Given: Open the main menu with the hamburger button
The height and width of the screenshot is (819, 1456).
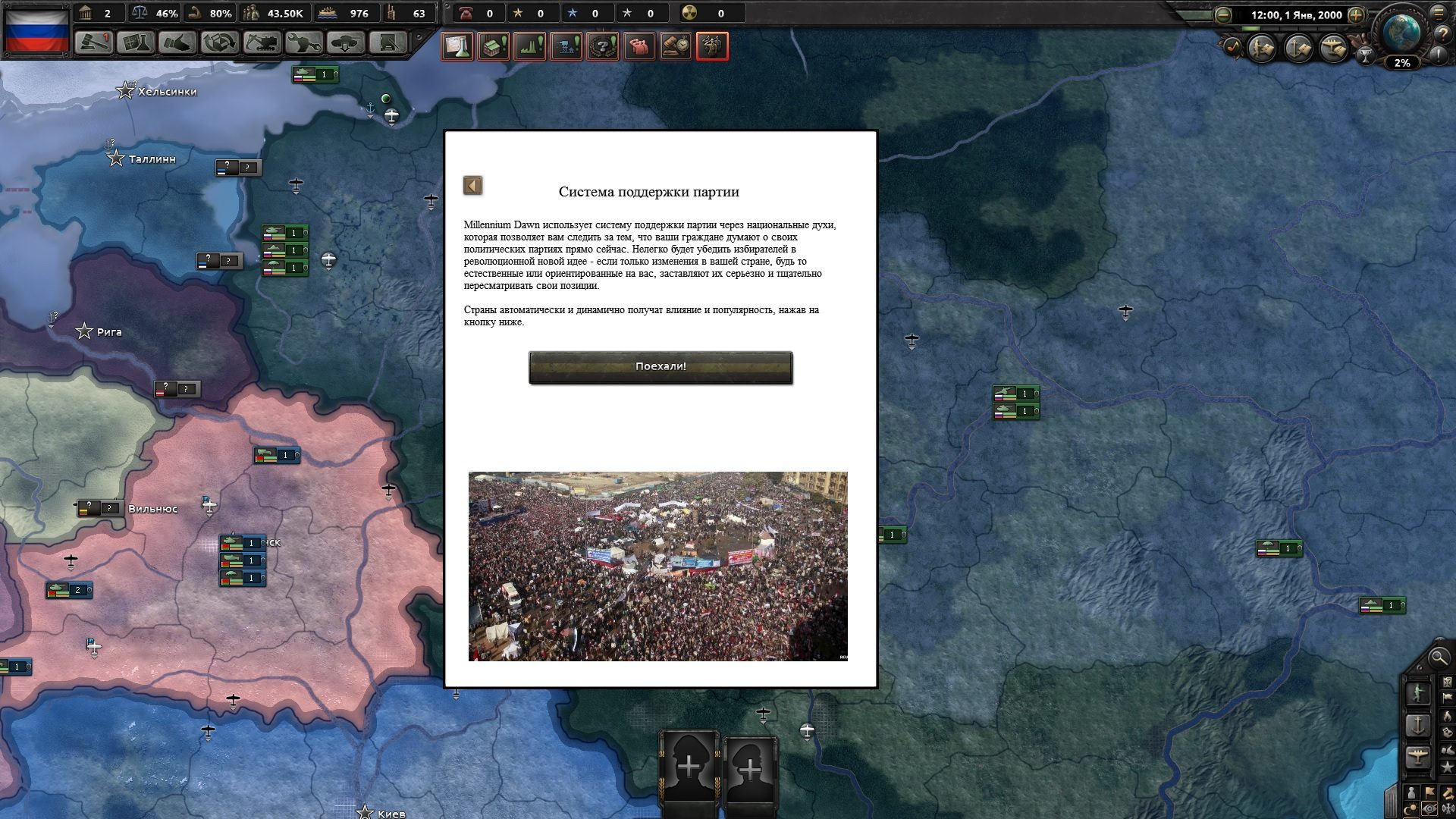Looking at the screenshot, I should click(1438, 14).
